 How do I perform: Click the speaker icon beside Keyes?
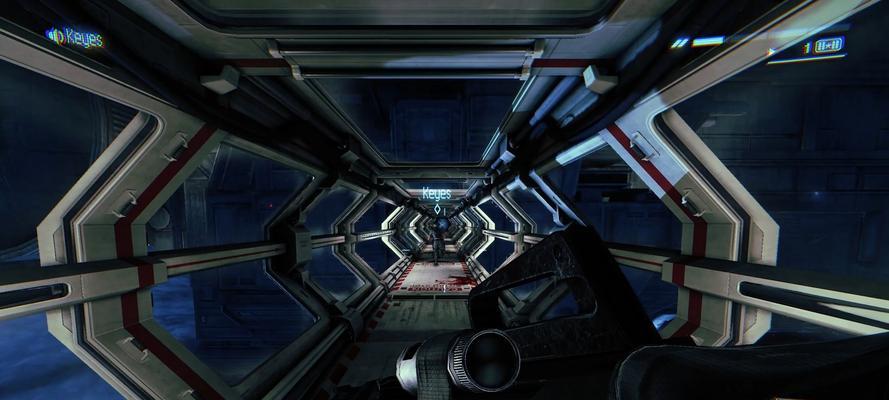tap(54, 36)
